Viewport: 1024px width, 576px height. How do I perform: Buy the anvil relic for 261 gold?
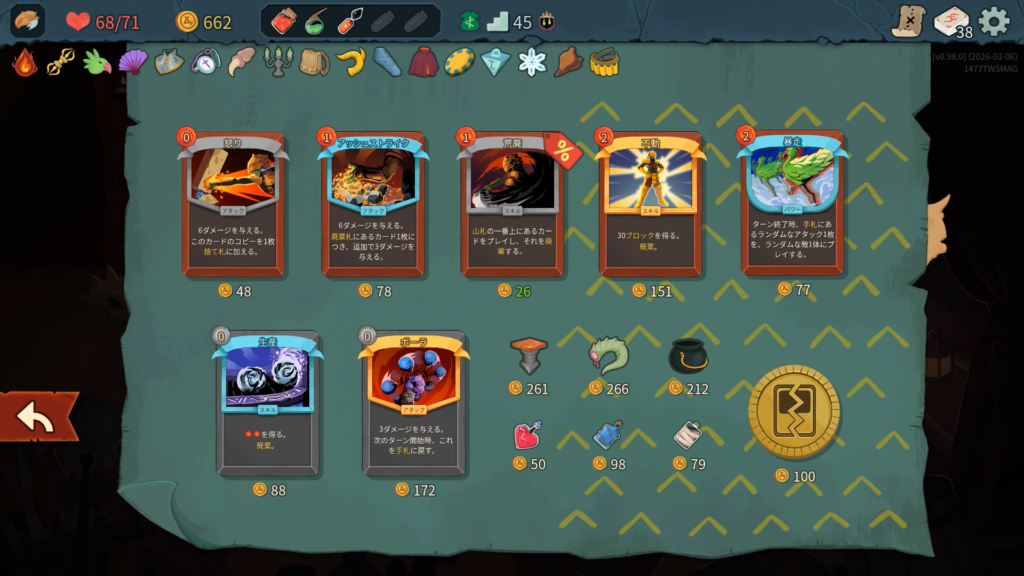(529, 355)
